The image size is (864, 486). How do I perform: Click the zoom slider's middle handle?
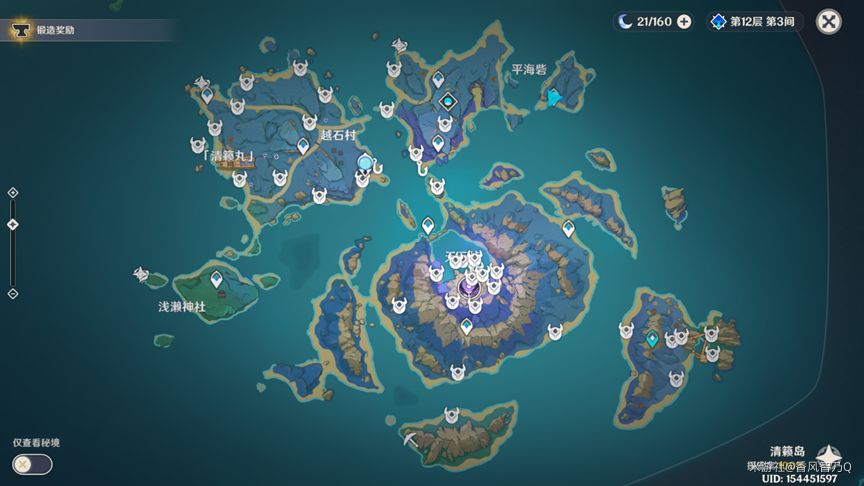click(x=13, y=225)
